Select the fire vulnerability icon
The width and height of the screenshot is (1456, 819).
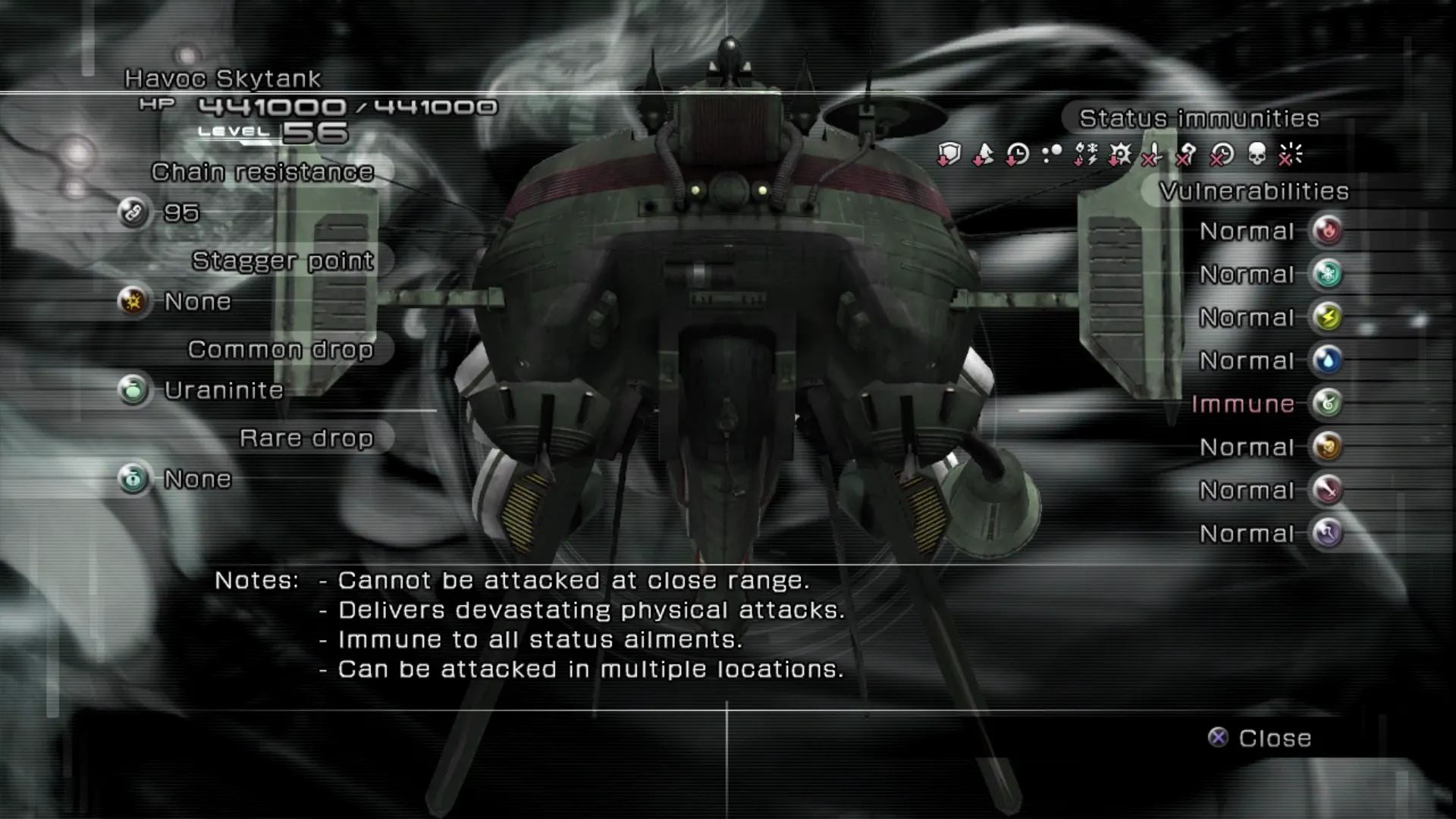[1327, 231]
